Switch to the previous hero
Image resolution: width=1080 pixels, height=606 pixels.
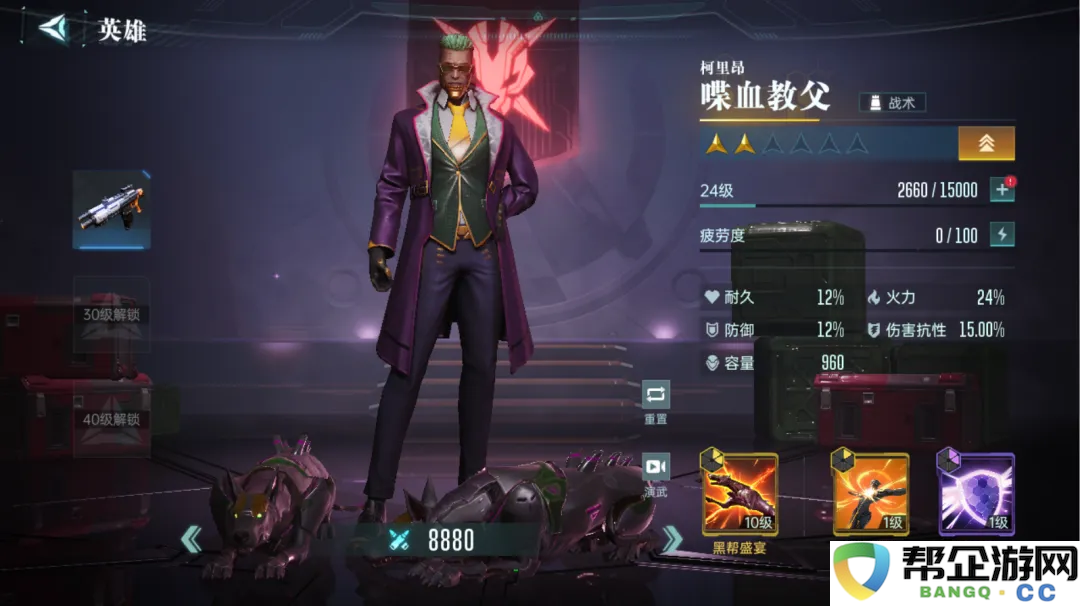[190, 541]
